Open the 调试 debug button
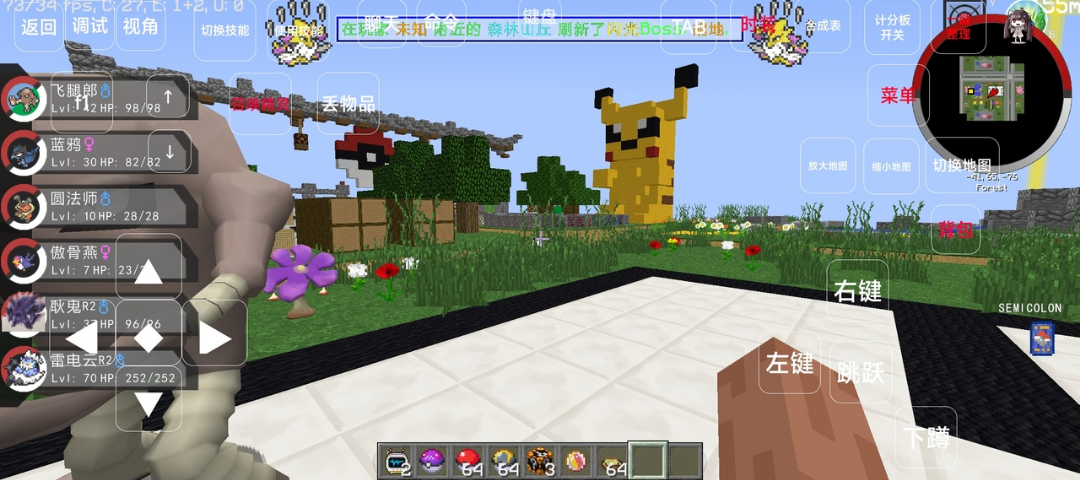Viewport: 1080px width, 480px height. [90, 26]
